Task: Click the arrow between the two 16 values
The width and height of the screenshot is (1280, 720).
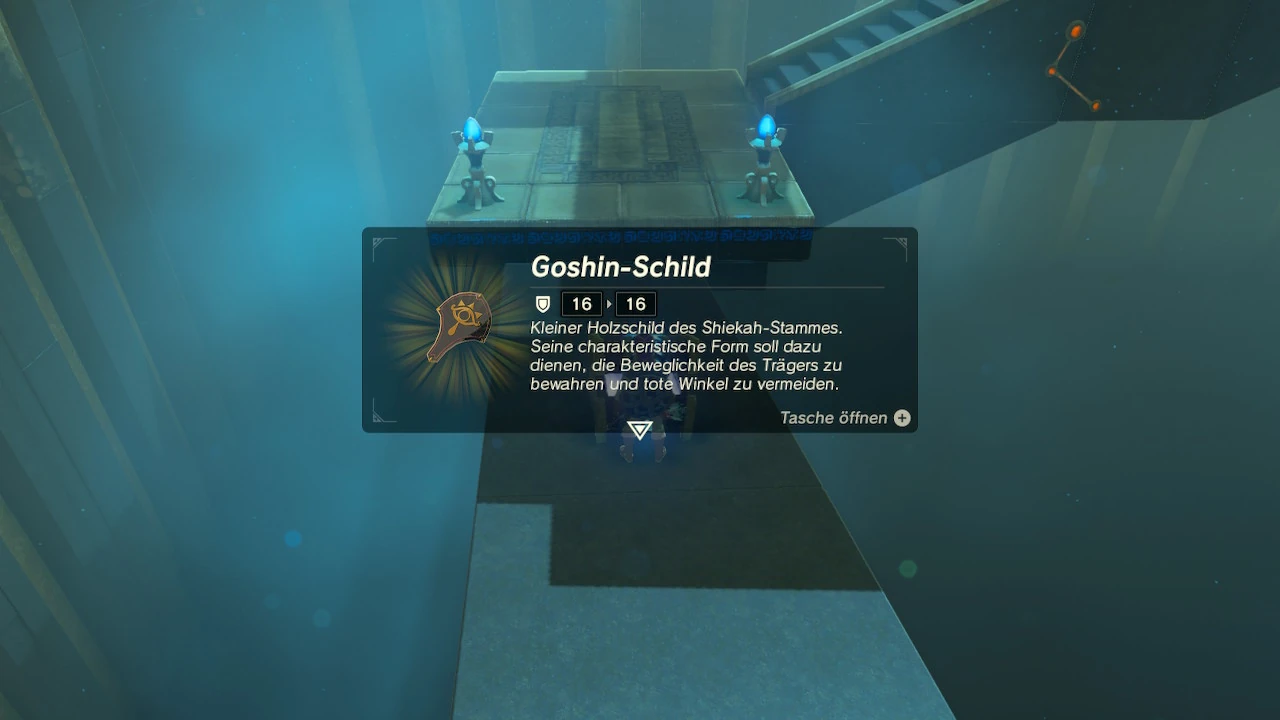Action: pyautogui.click(x=610, y=304)
